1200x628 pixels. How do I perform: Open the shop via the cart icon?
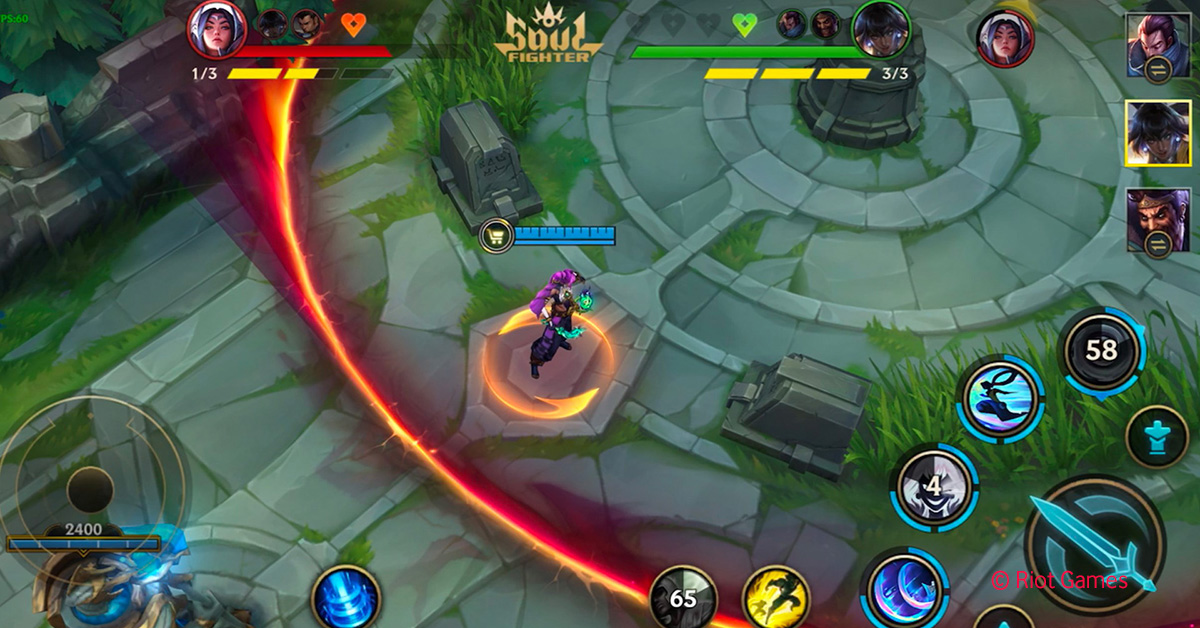pos(497,236)
